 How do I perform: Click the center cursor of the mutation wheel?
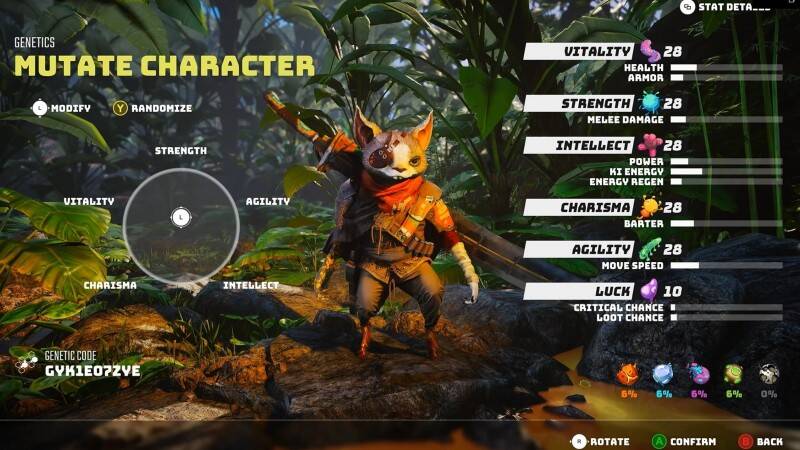tap(180, 215)
